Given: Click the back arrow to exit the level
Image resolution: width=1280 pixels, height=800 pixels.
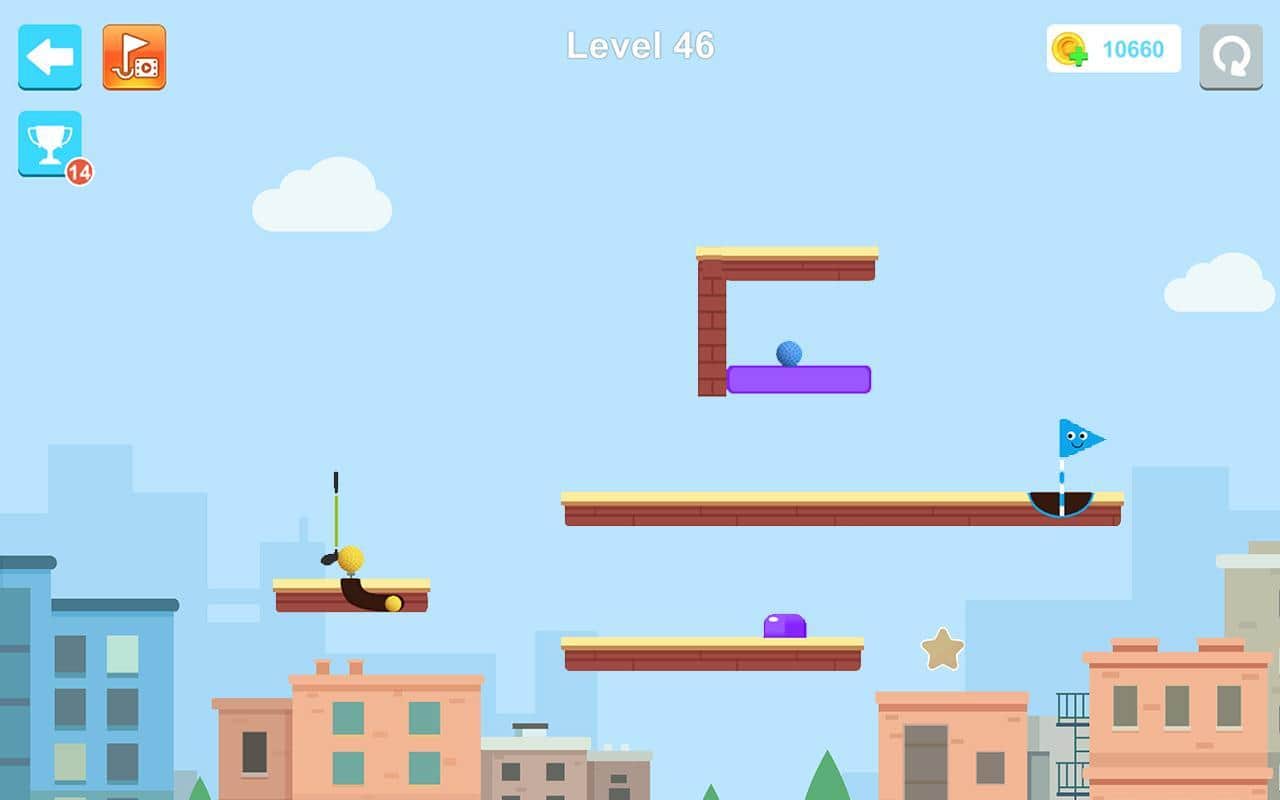Looking at the screenshot, I should click(x=49, y=57).
